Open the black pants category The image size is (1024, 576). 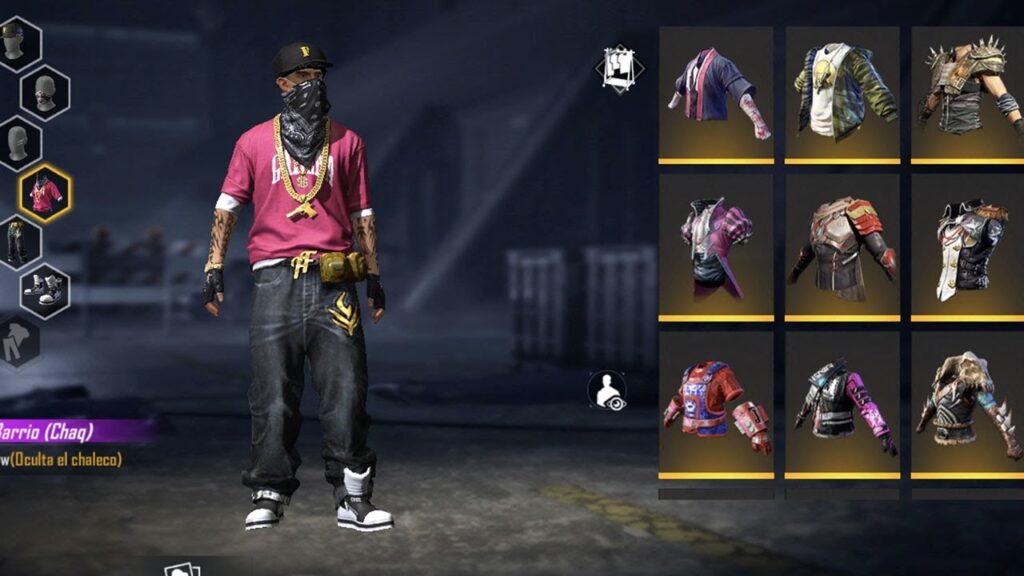(x=16, y=243)
